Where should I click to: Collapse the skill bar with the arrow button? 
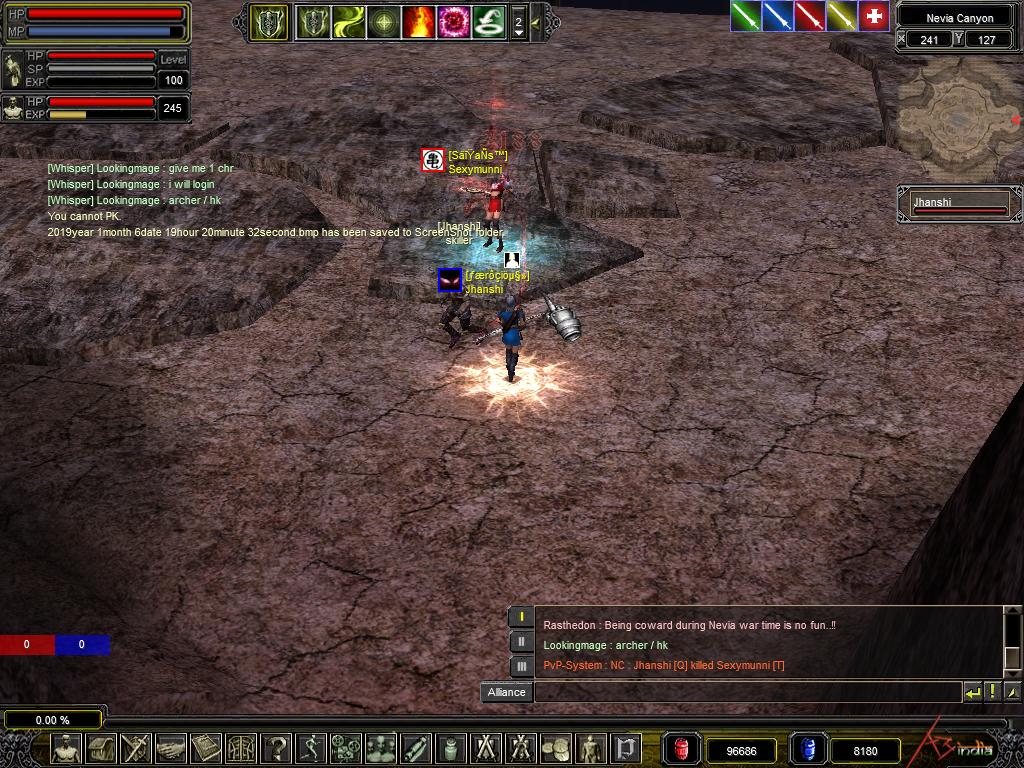[x=536, y=21]
